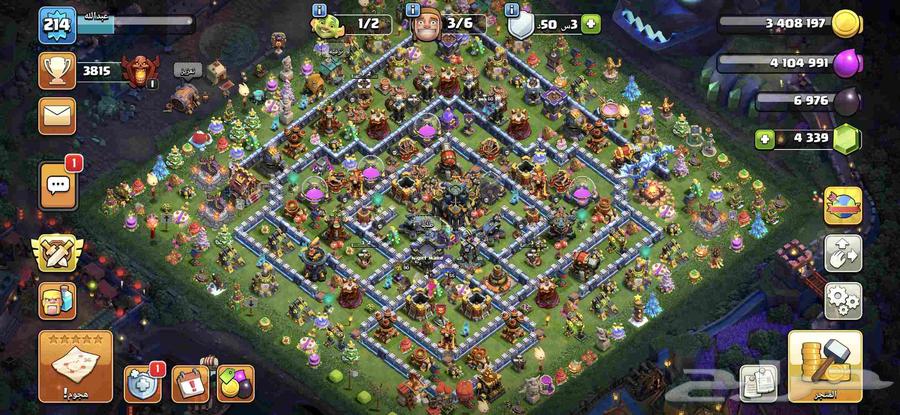Open the gems and magic items icon
This screenshot has width=900, height=415.
235,384
